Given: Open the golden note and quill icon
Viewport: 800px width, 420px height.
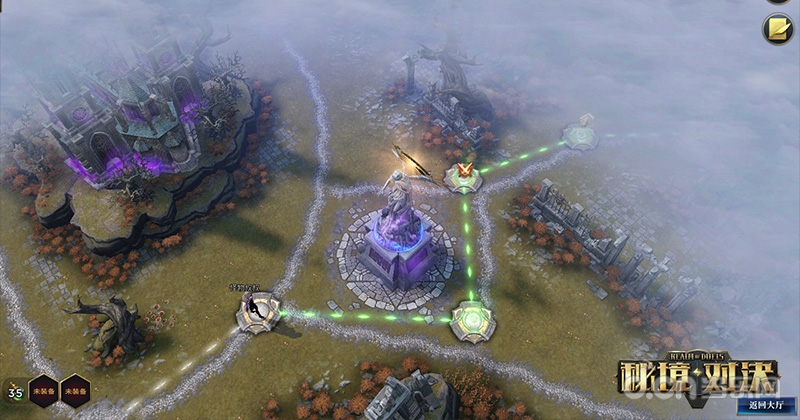Looking at the screenshot, I should (x=777, y=30).
